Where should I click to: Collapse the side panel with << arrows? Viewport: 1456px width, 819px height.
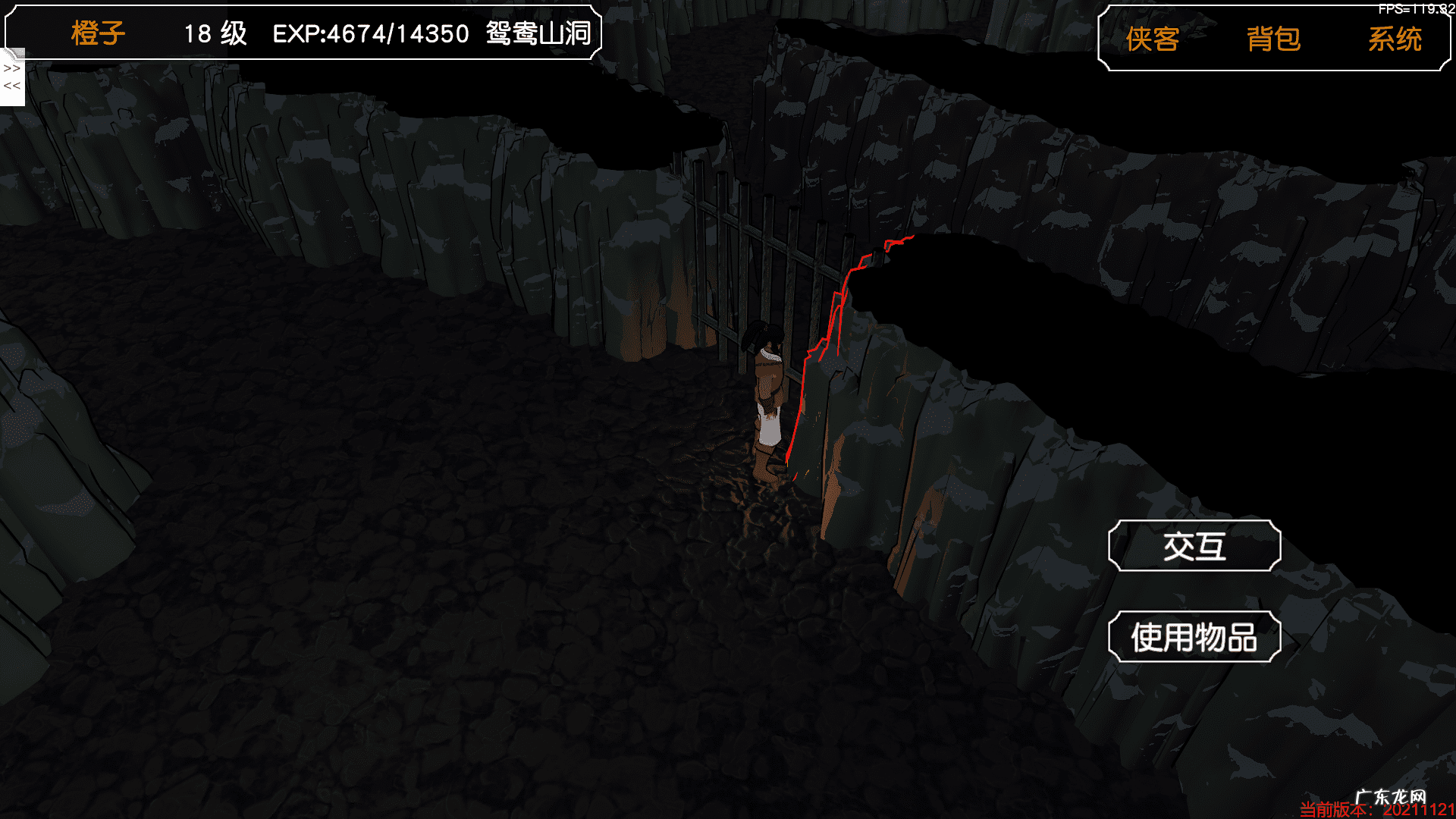pos(12,86)
